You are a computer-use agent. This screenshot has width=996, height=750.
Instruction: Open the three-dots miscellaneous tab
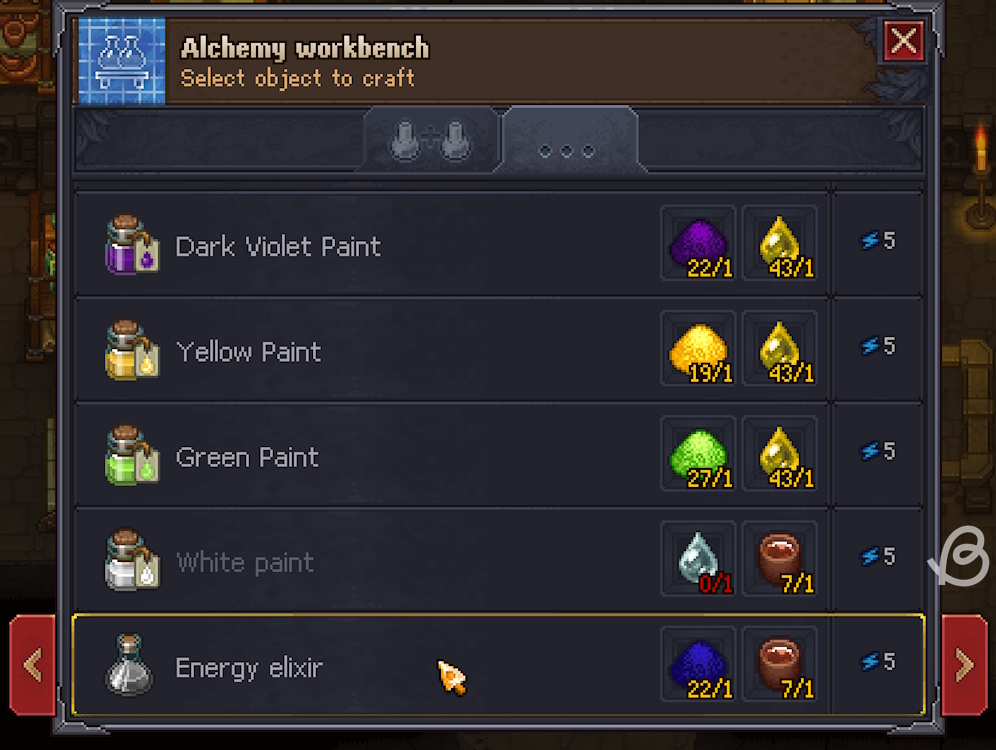567,147
